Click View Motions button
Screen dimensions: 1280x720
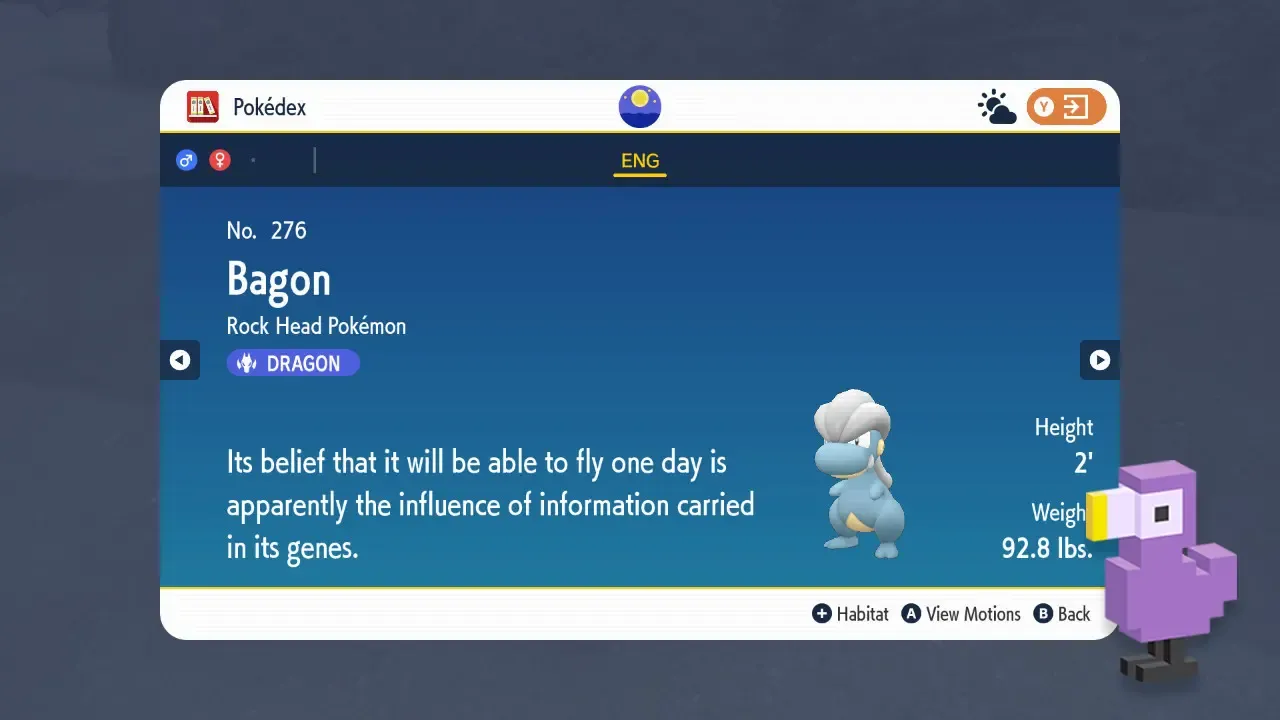point(961,613)
